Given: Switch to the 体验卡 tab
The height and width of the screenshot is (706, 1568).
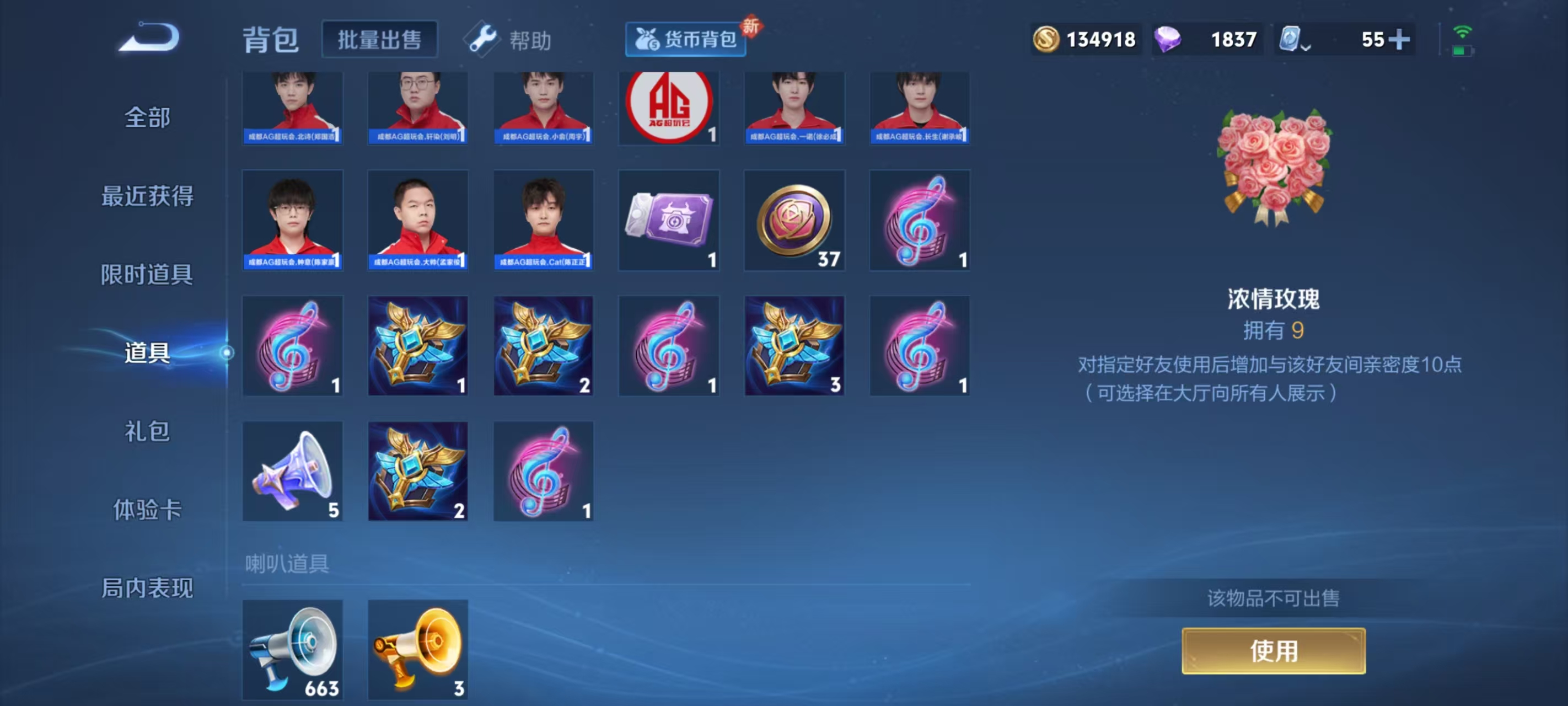Looking at the screenshot, I should (x=147, y=510).
